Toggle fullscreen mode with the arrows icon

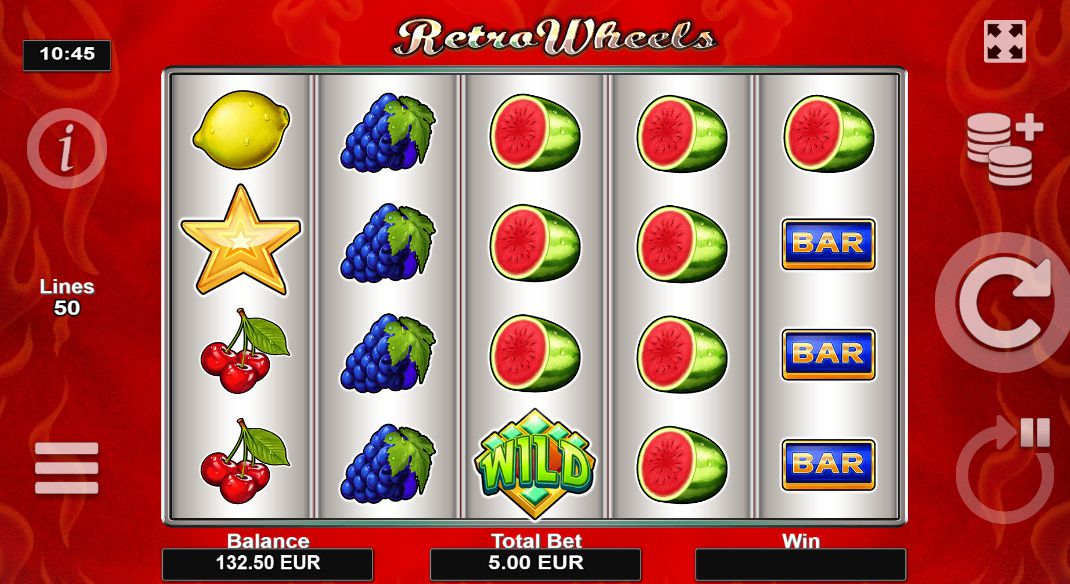click(1004, 41)
